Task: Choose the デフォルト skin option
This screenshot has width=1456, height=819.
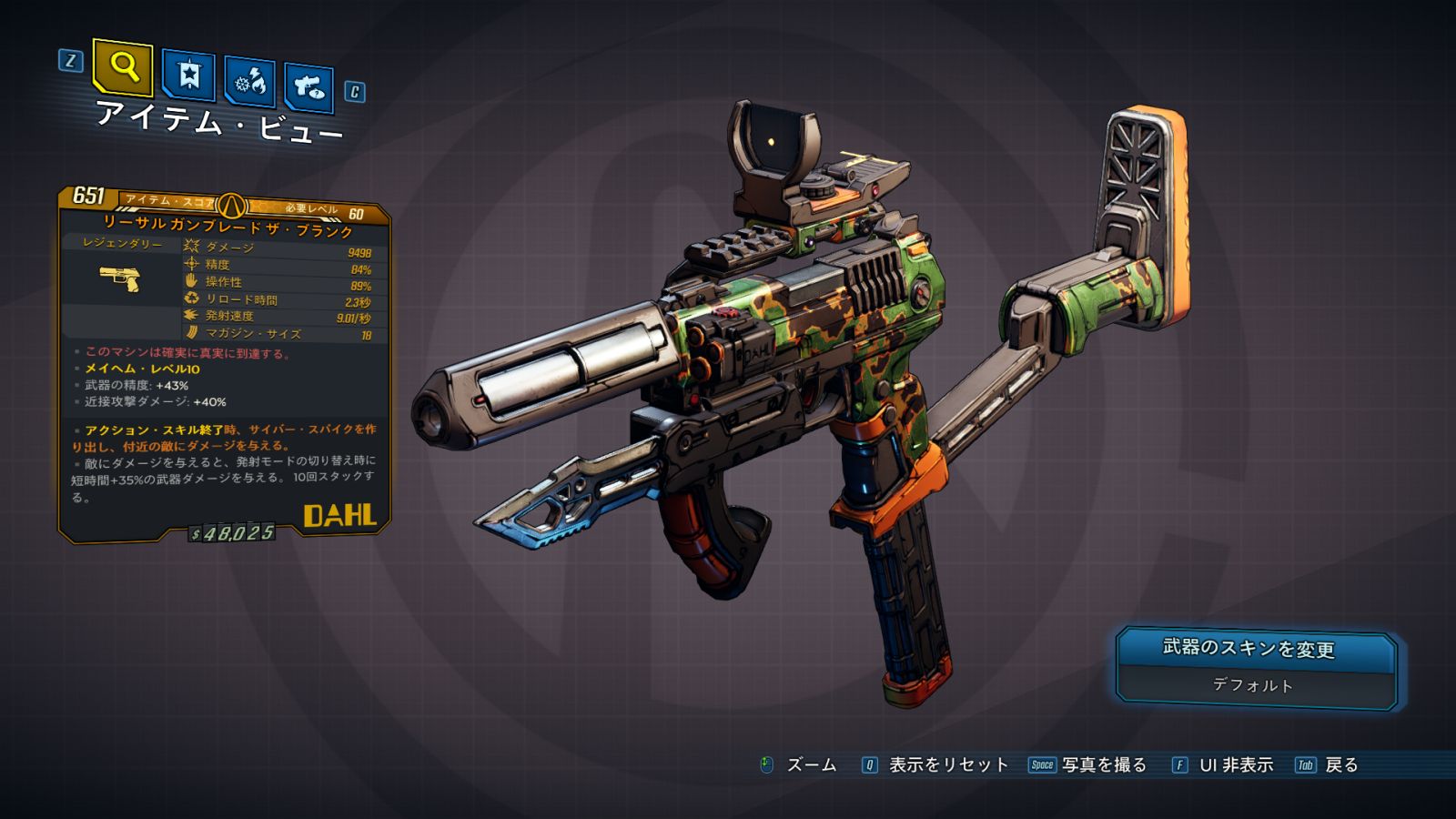Action: click(x=1253, y=685)
